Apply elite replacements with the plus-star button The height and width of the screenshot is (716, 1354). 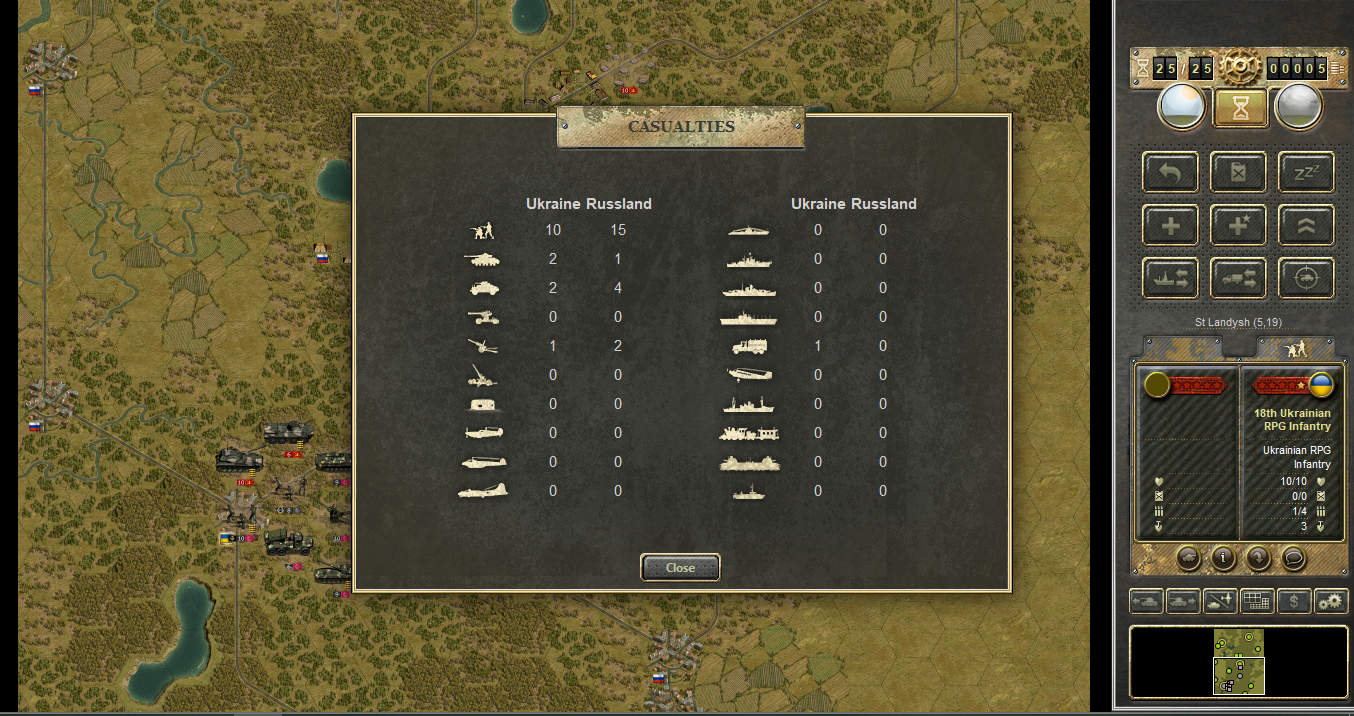1239,225
